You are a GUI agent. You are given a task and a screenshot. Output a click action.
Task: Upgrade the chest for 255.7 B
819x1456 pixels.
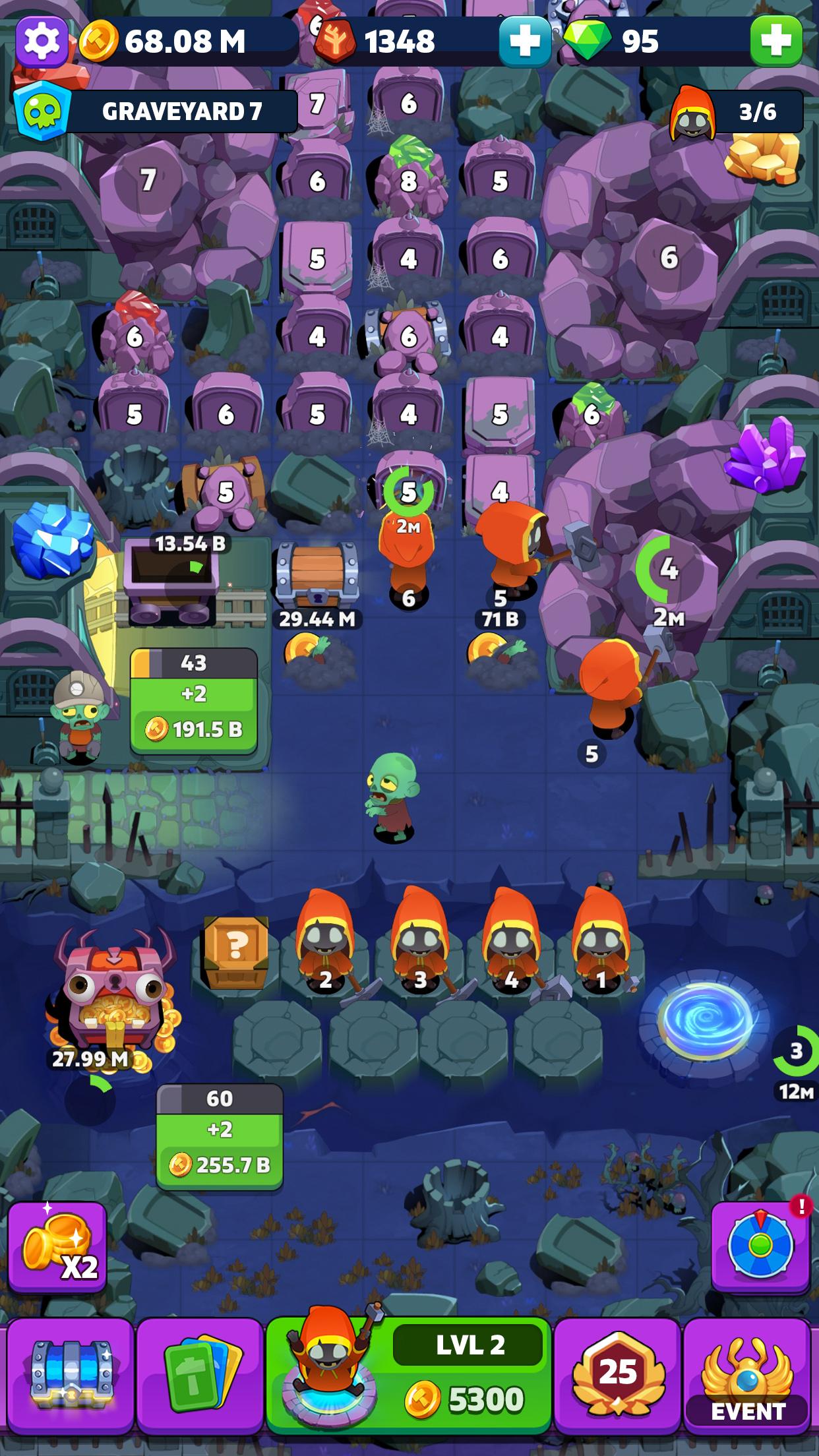pyautogui.click(x=220, y=1147)
